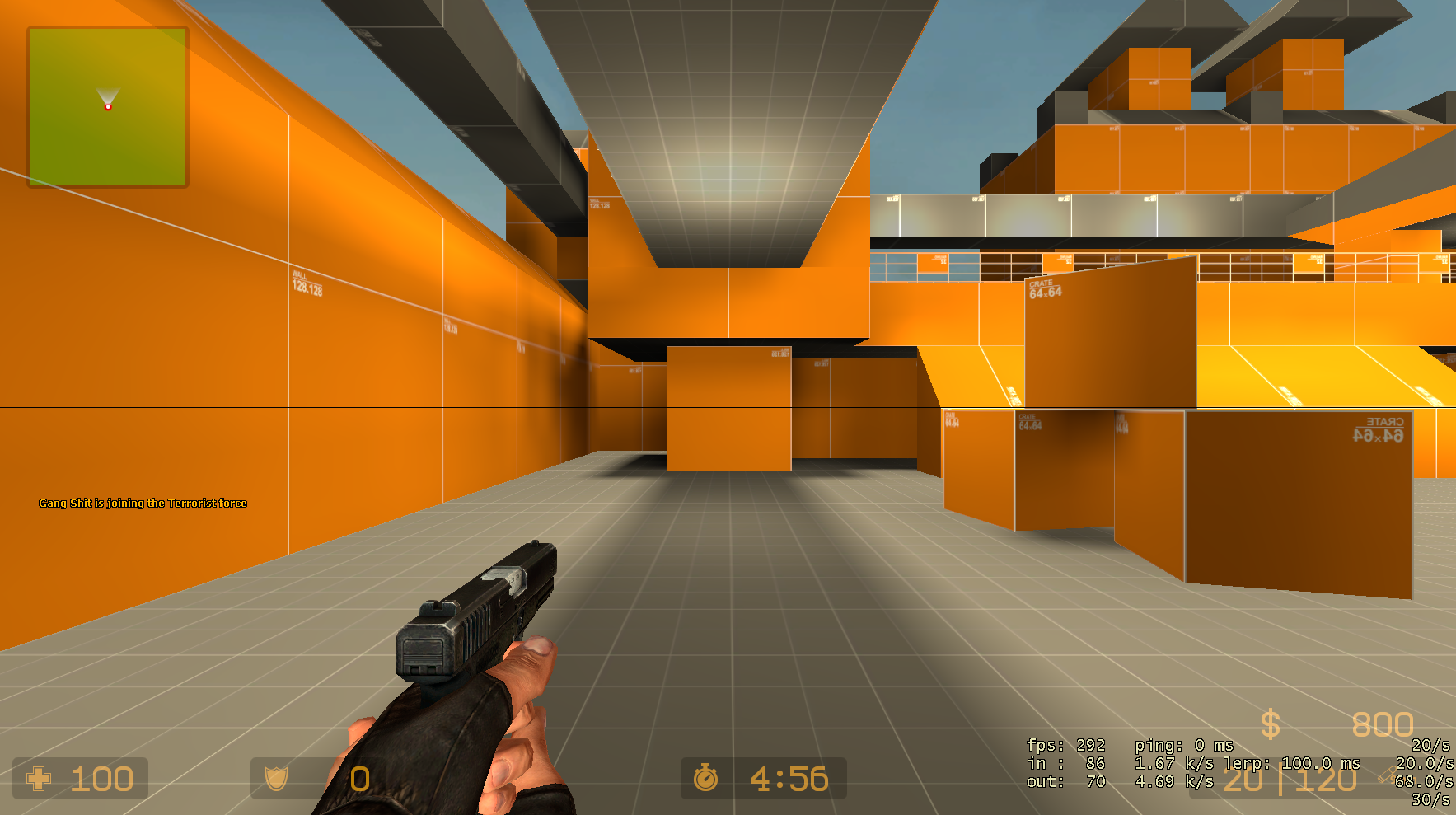This screenshot has height=815, width=1456.
Task: Click the armor shield icon
Action: (x=275, y=778)
